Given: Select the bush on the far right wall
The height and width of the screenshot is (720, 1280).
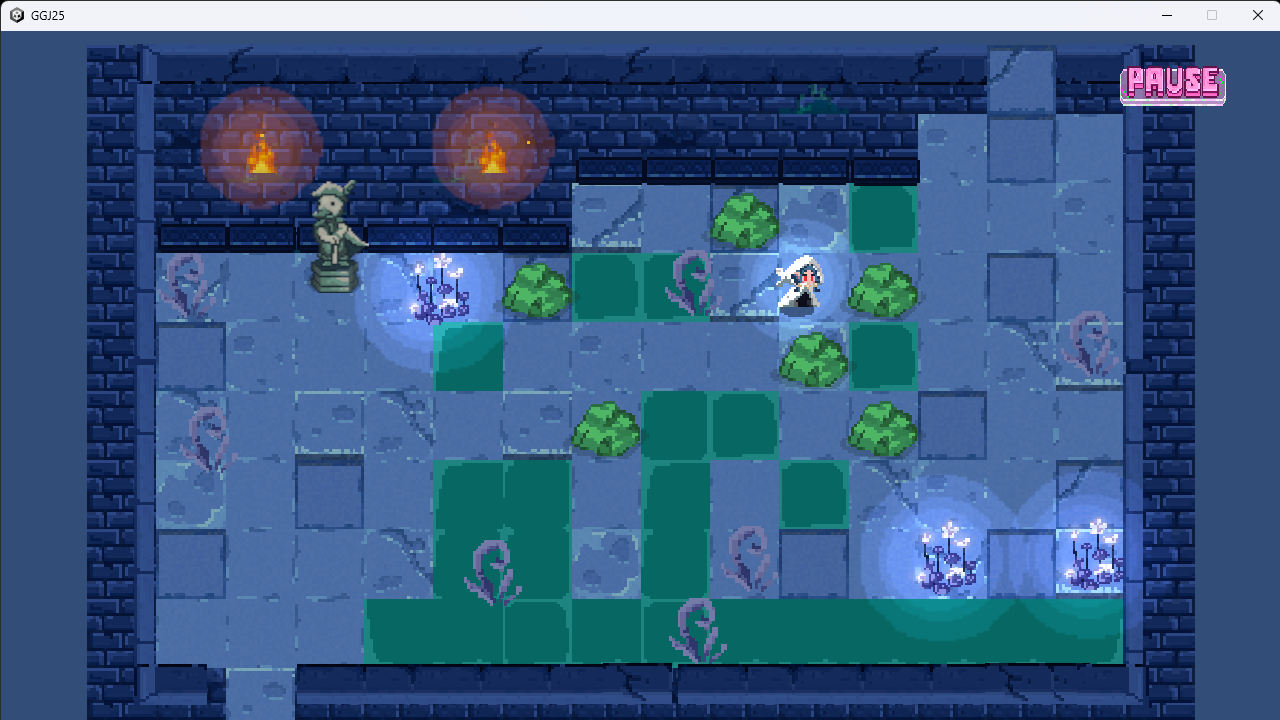Looking at the screenshot, I should coord(885,430).
